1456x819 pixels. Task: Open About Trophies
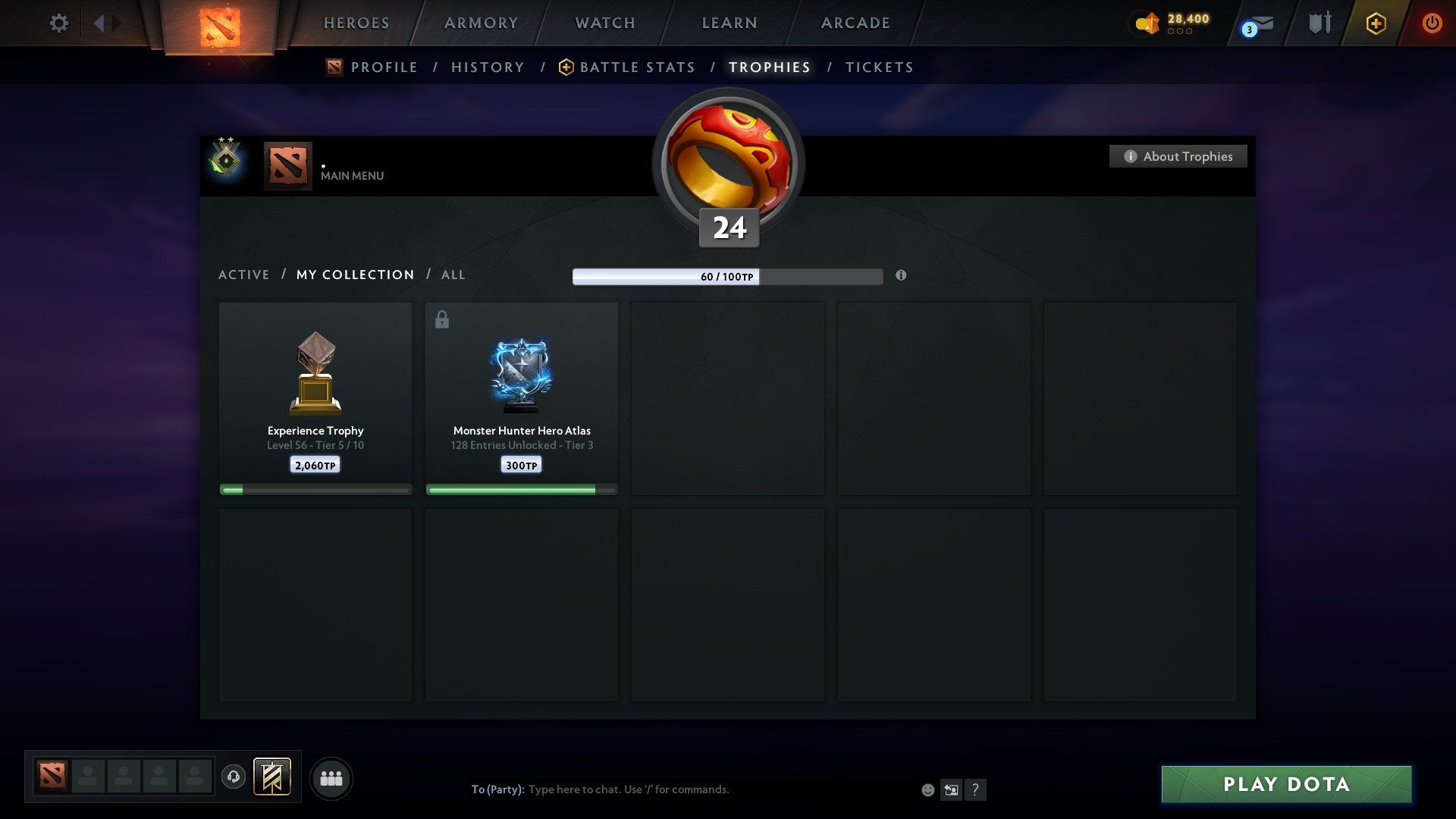click(x=1178, y=156)
